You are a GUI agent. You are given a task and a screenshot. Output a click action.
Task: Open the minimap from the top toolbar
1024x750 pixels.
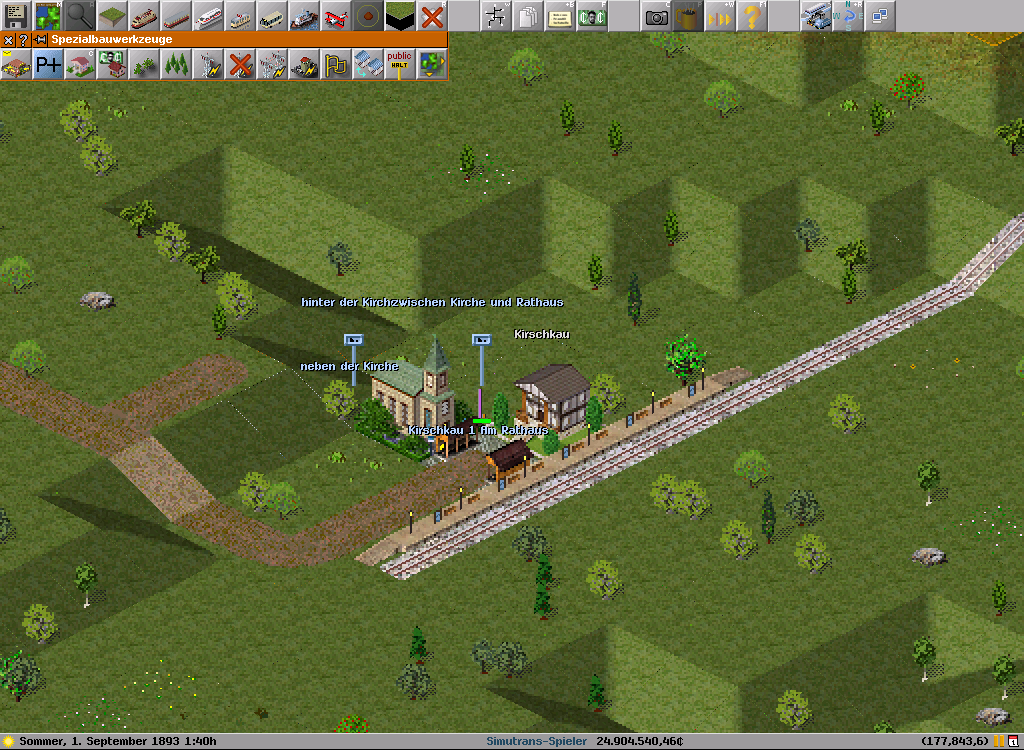pyautogui.click(x=48, y=16)
